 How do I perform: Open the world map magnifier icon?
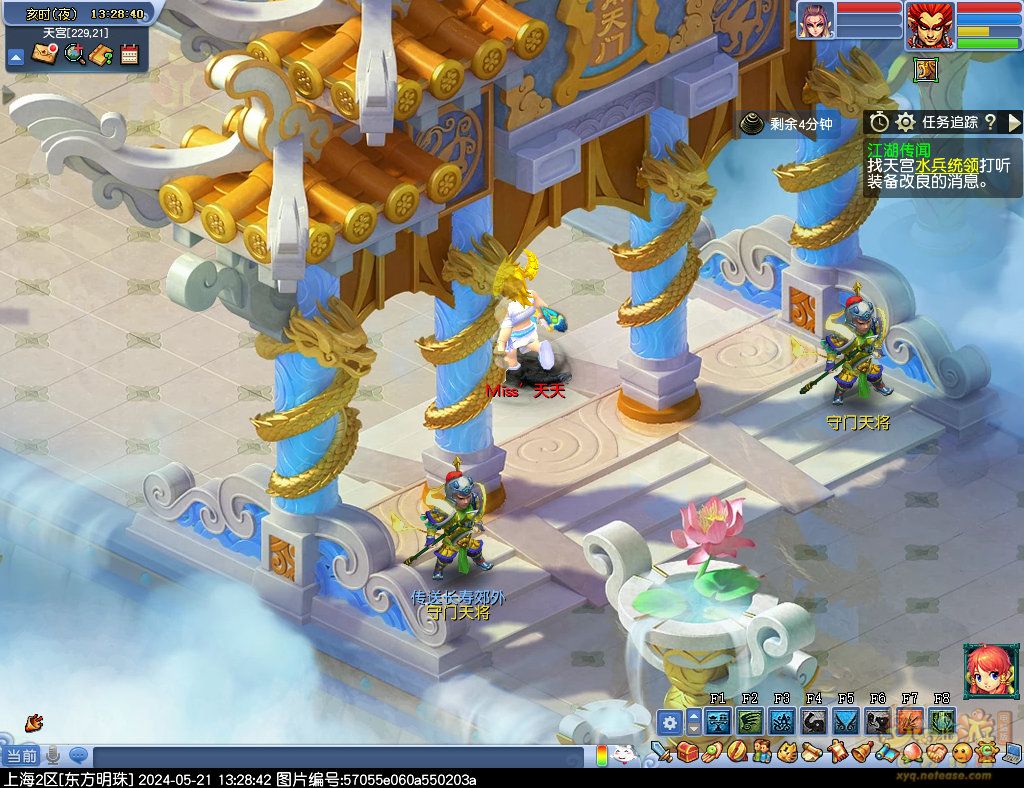coord(73,55)
